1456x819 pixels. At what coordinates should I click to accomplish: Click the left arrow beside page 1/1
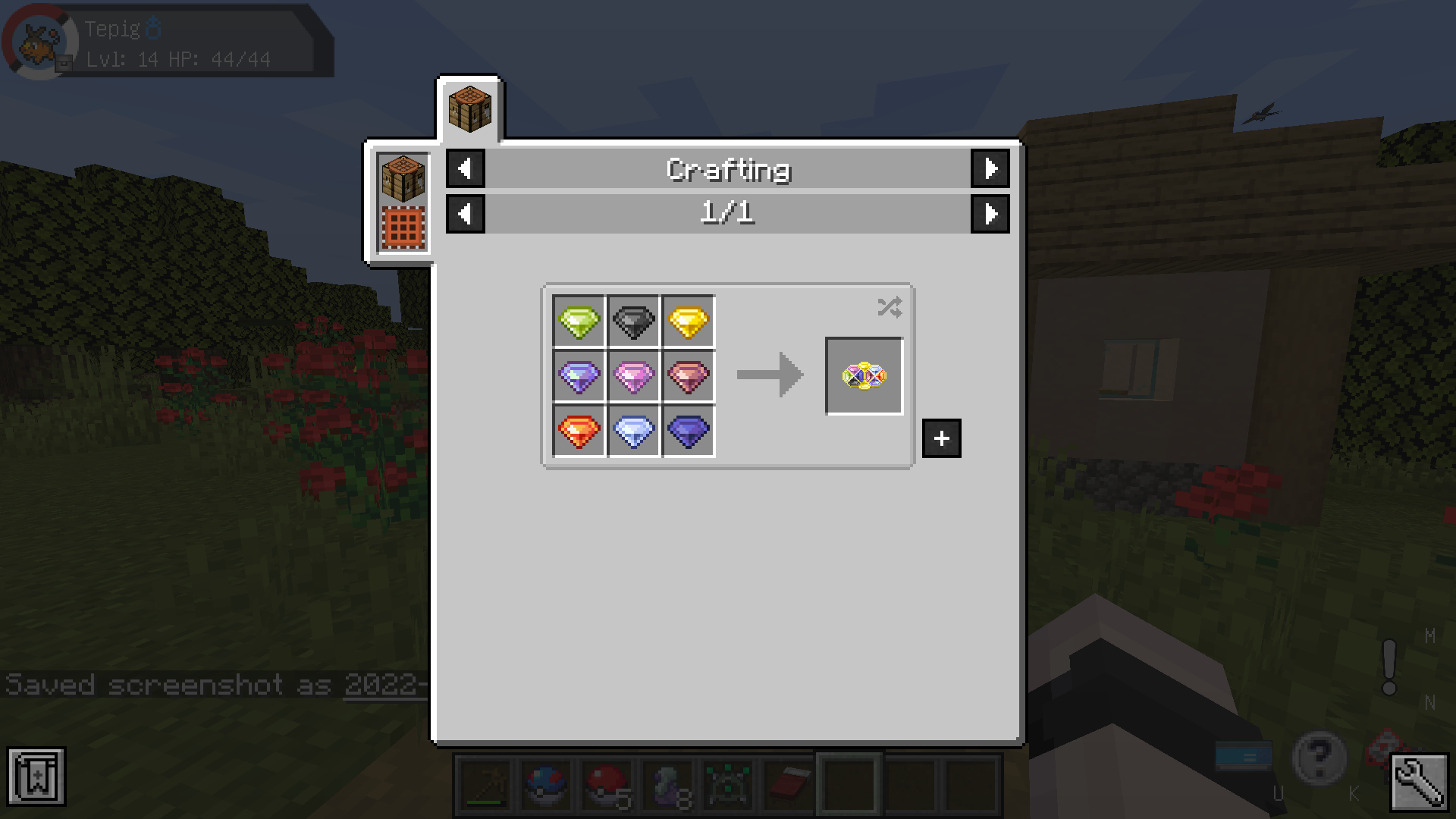(x=466, y=214)
